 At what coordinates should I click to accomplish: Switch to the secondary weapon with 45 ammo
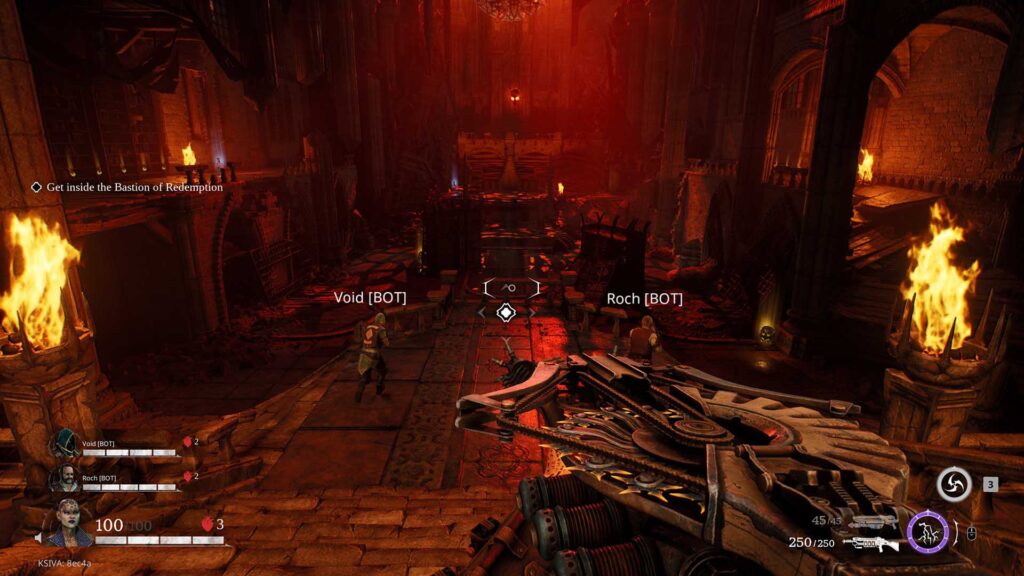(x=872, y=521)
